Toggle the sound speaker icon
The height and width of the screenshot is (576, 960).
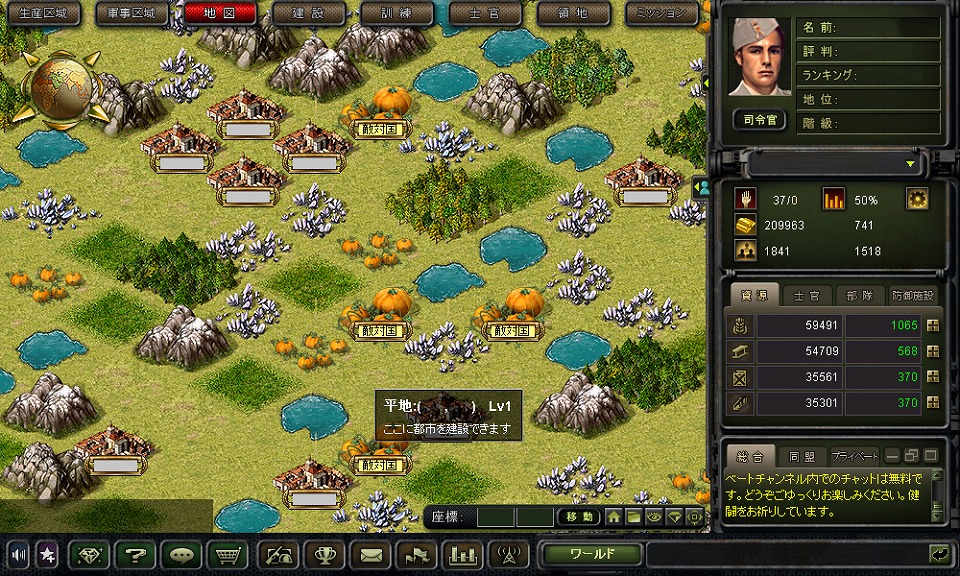point(17,554)
